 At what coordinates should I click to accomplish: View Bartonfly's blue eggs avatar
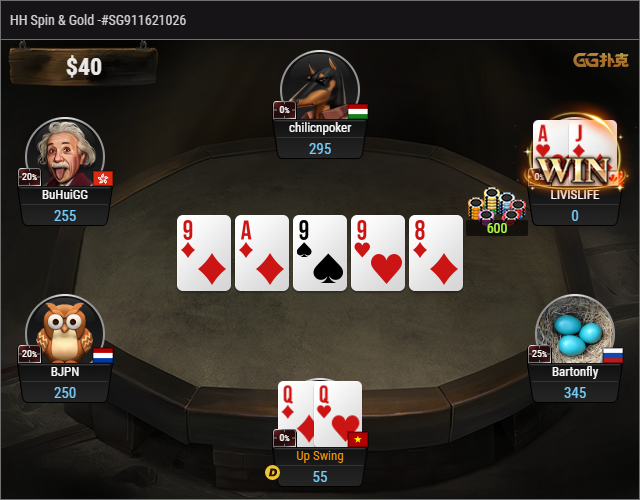point(574,330)
